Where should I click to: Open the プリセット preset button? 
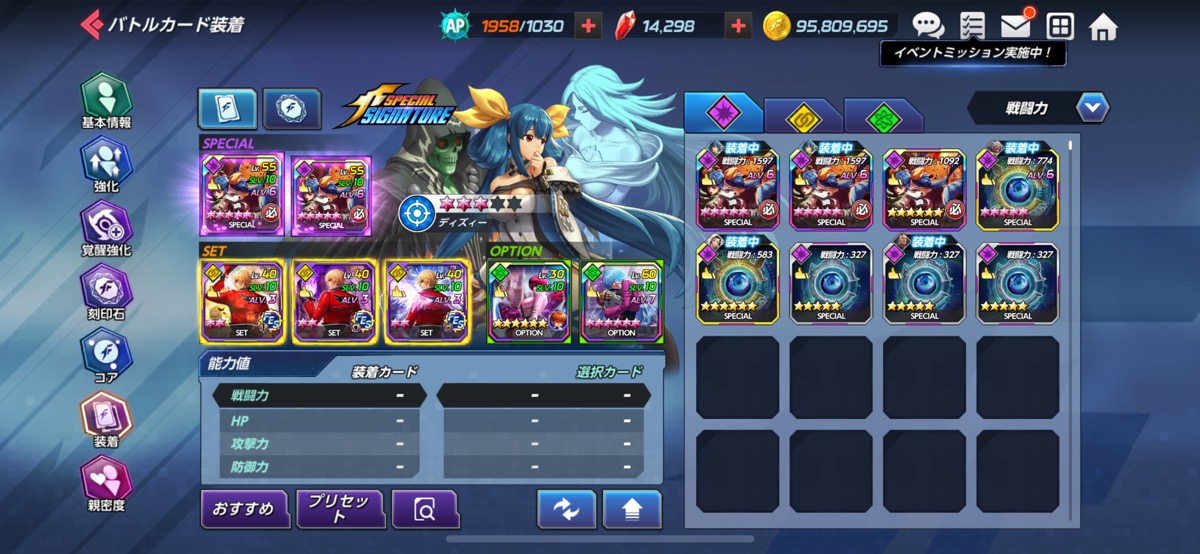point(340,509)
